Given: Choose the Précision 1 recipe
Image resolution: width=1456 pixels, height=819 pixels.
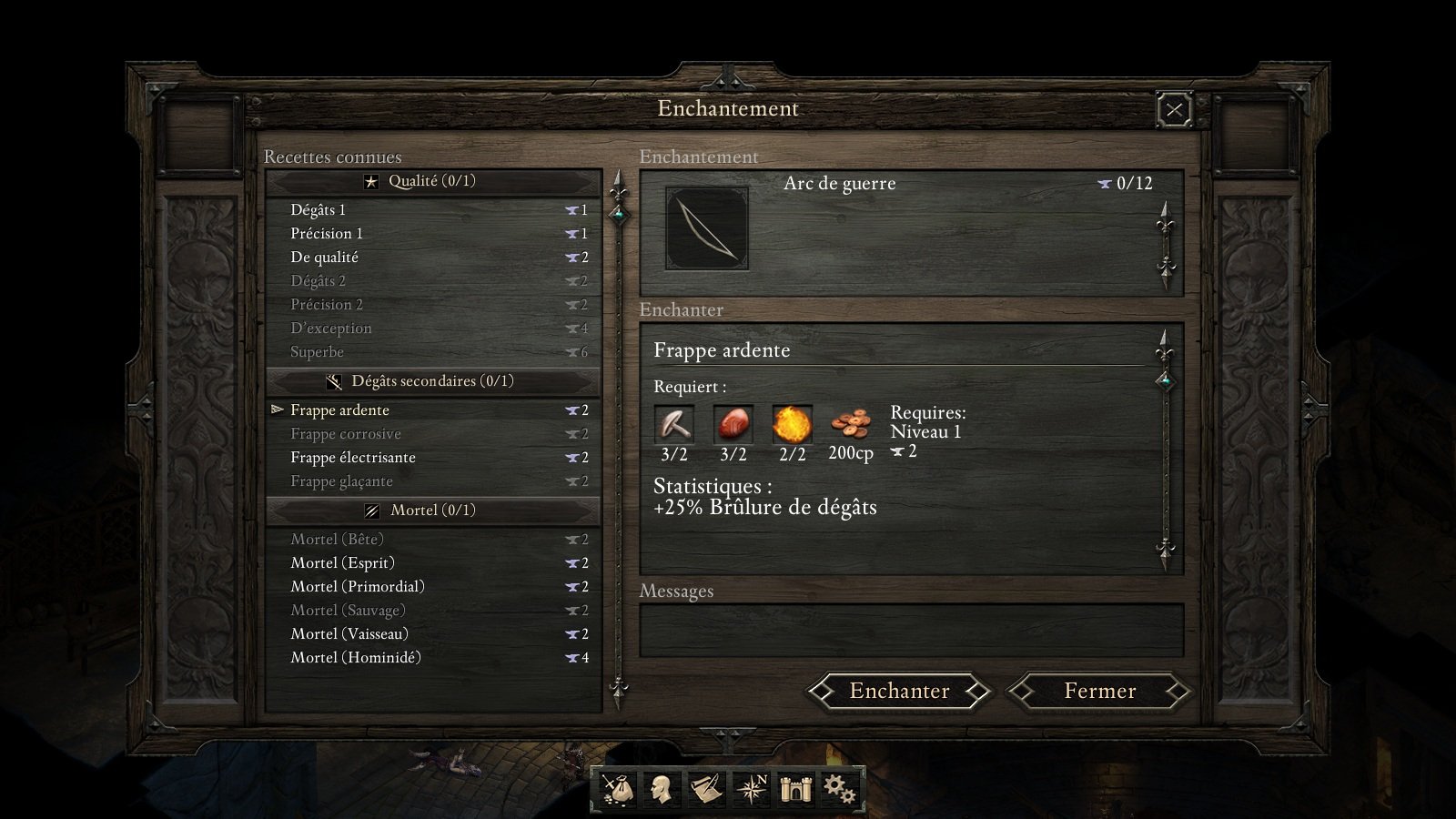Looking at the screenshot, I should pyautogui.click(x=326, y=234).
